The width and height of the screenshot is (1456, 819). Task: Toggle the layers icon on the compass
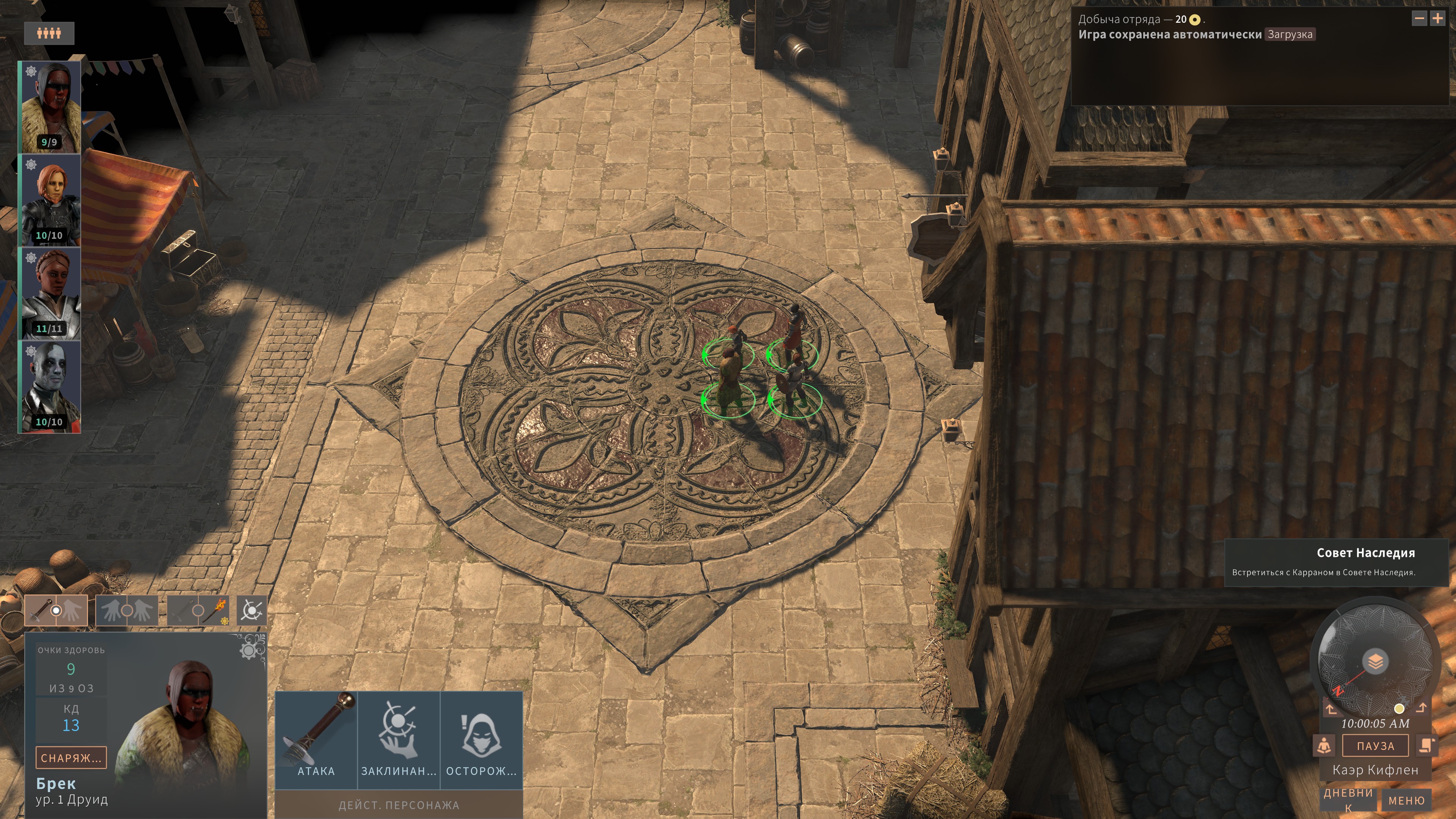coord(1375,661)
